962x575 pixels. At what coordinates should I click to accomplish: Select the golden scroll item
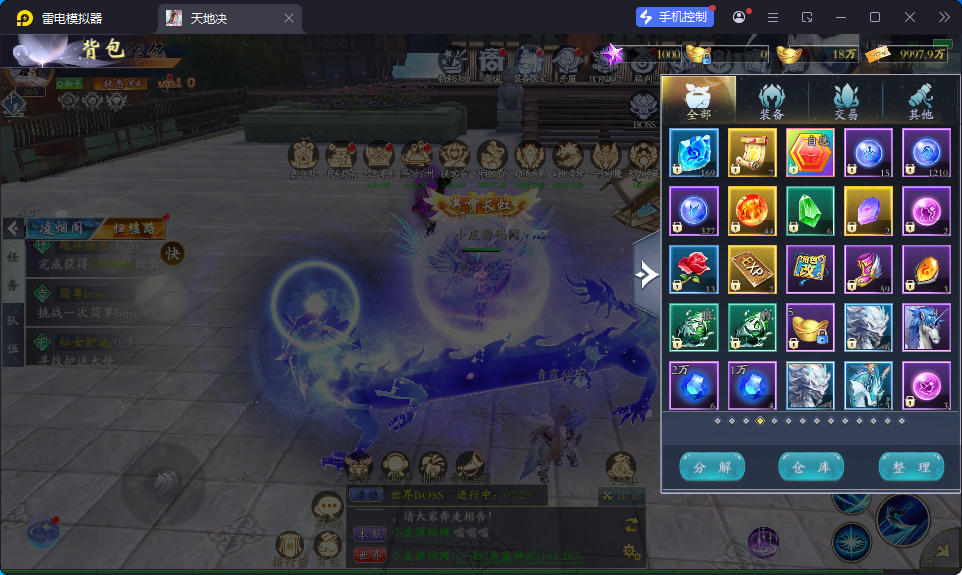point(752,153)
